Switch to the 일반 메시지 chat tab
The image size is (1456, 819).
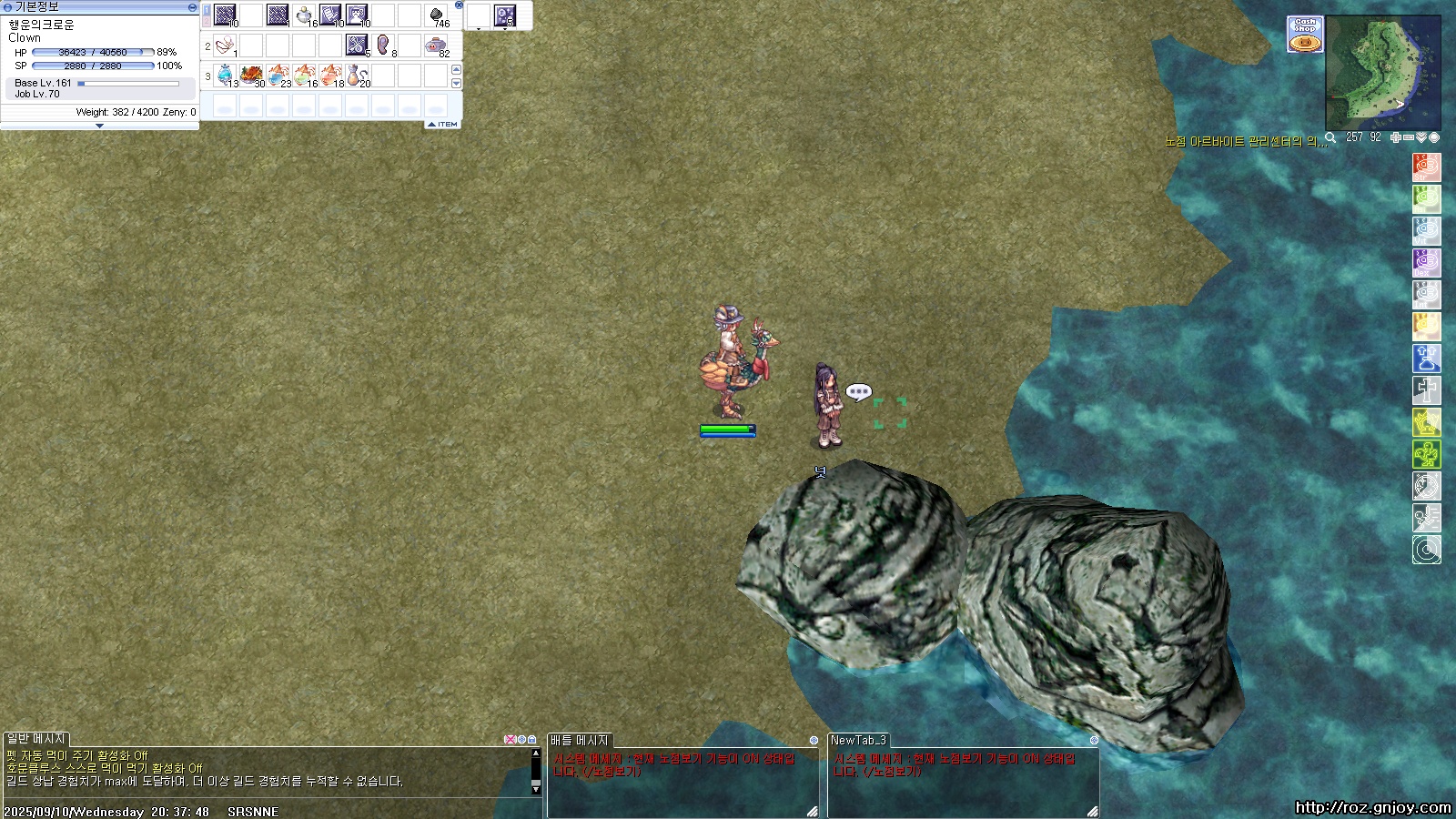click(36, 739)
